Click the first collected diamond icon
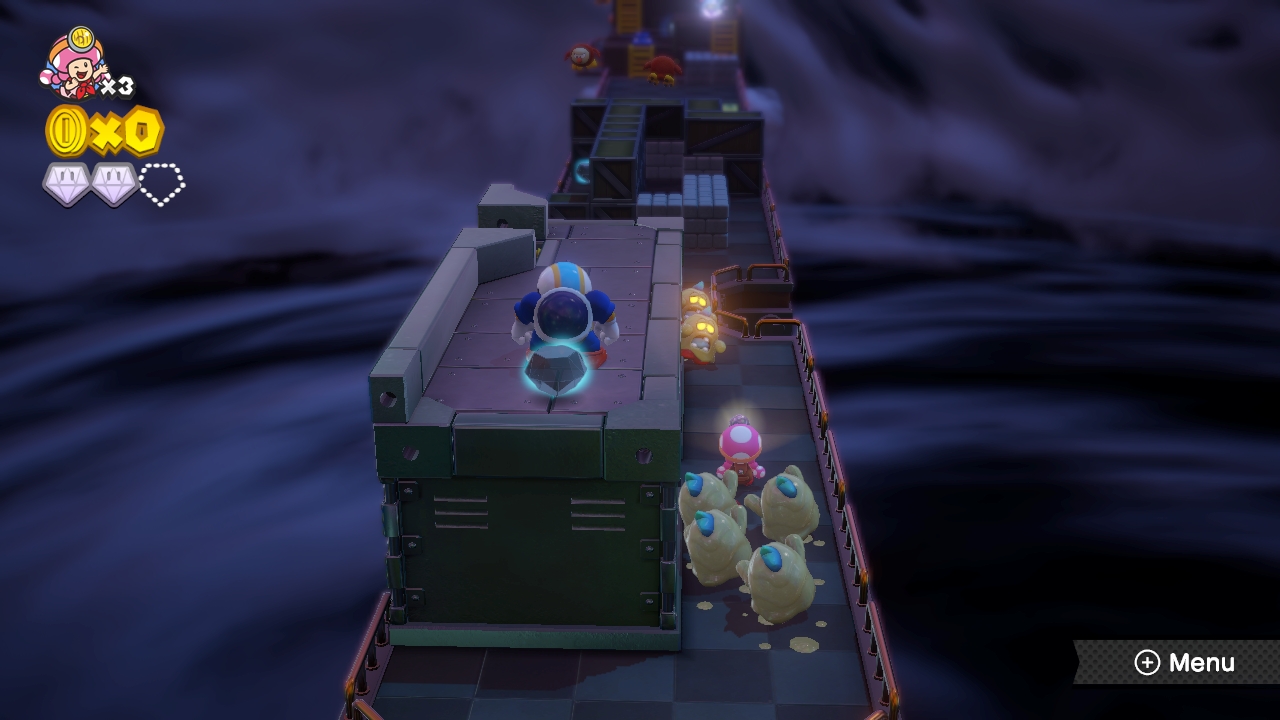Image resolution: width=1280 pixels, height=720 pixels. click(61, 180)
